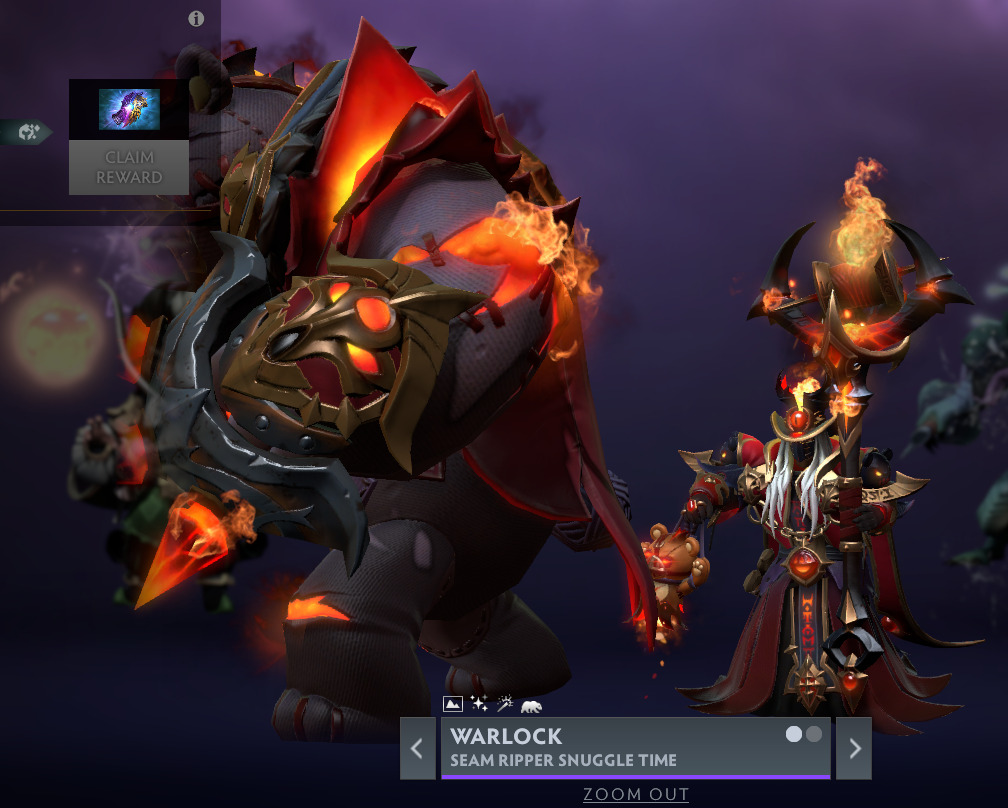Select the sparkles effects icon
Screen dimensions: 1008x808
tap(479, 704)
